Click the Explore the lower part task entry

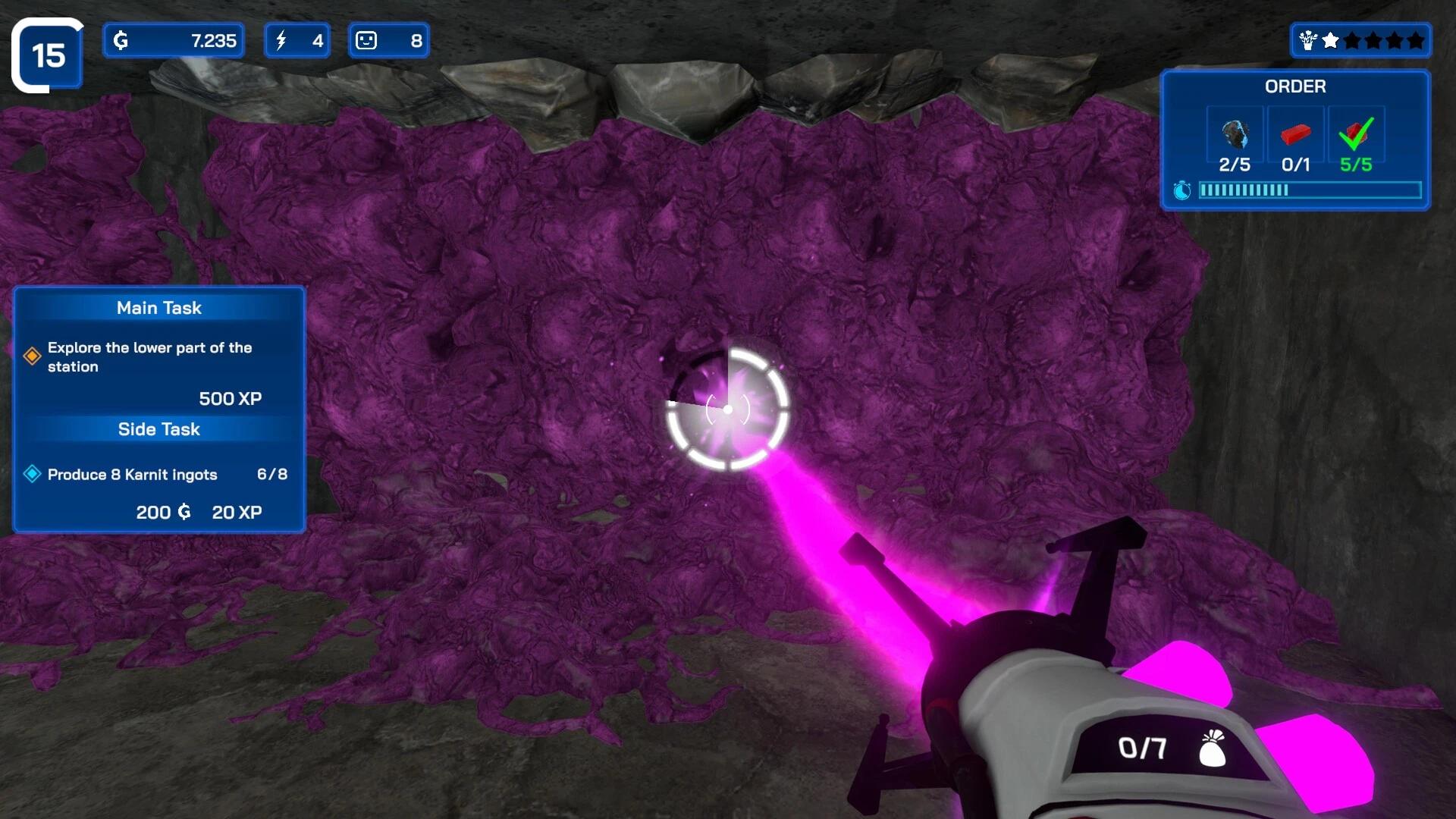click(149, 357)
